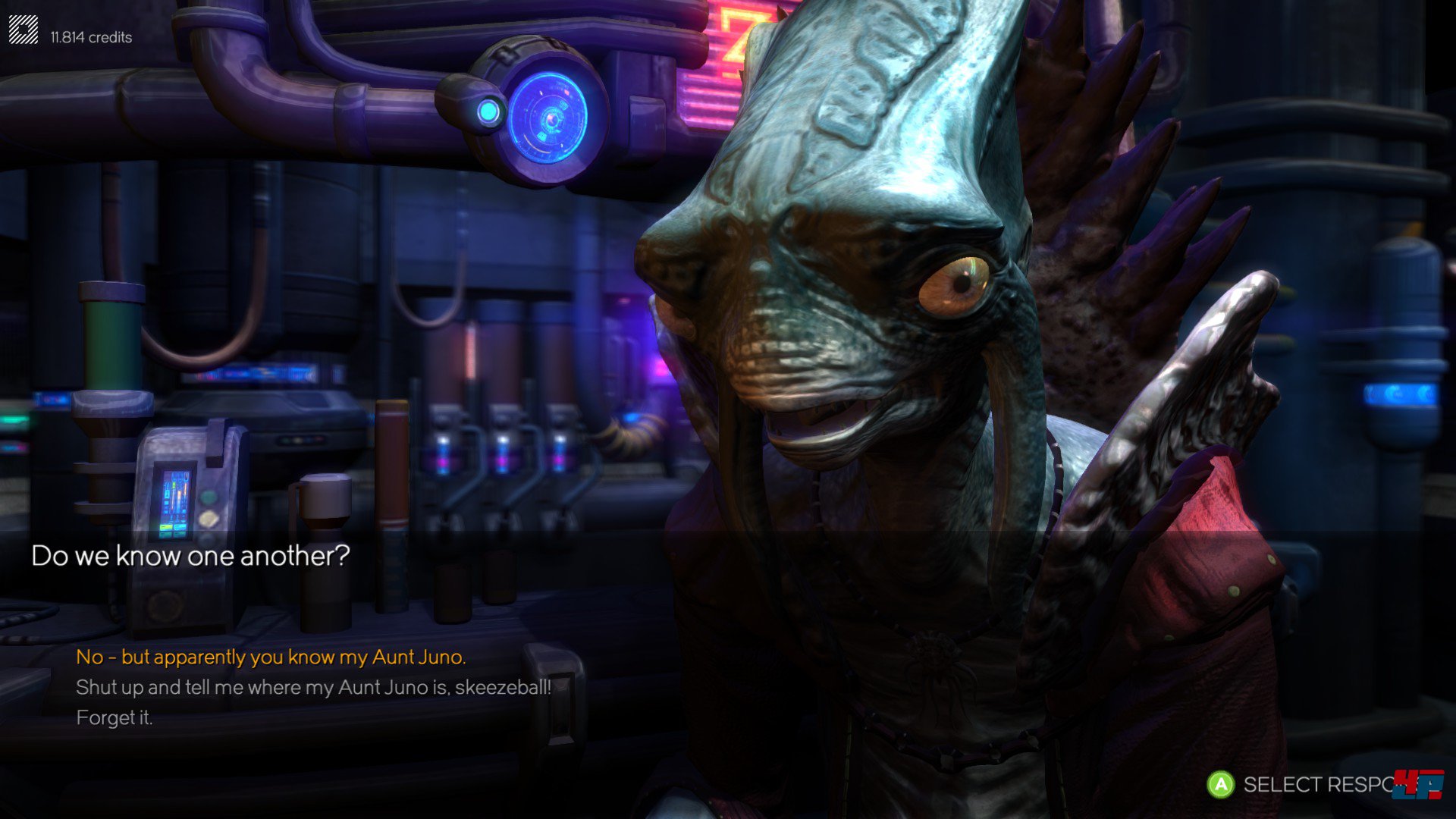
Task: Click the striped square icon beside credits
Action: pos(24,30)
